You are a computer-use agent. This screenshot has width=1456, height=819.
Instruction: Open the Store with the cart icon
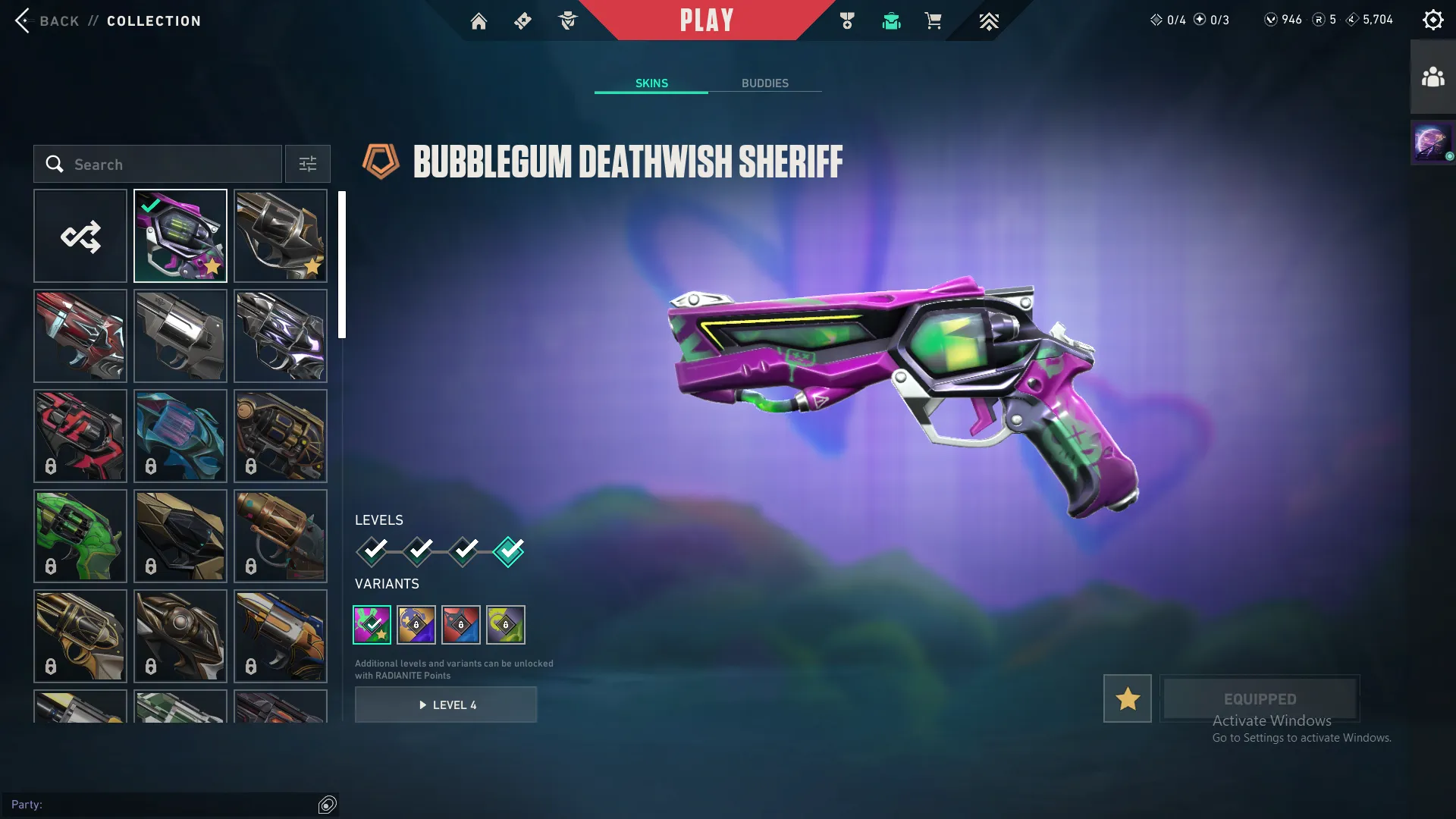point(934,20)
